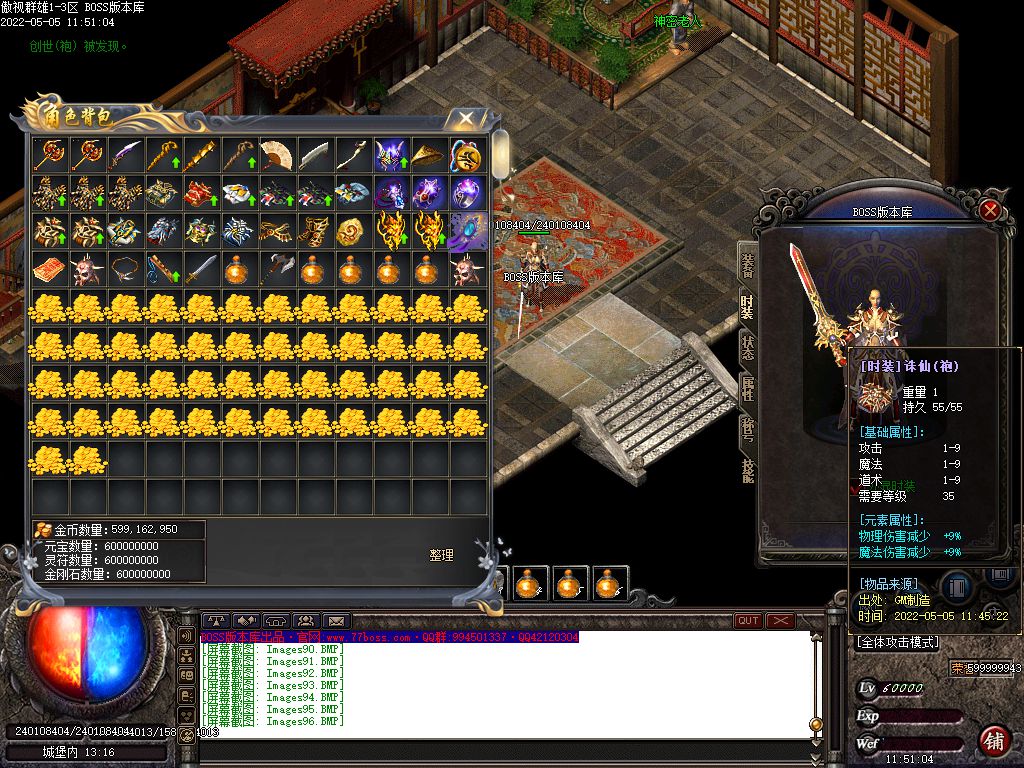
Task: Select the folding fan item in backpack
Action: 277,155
